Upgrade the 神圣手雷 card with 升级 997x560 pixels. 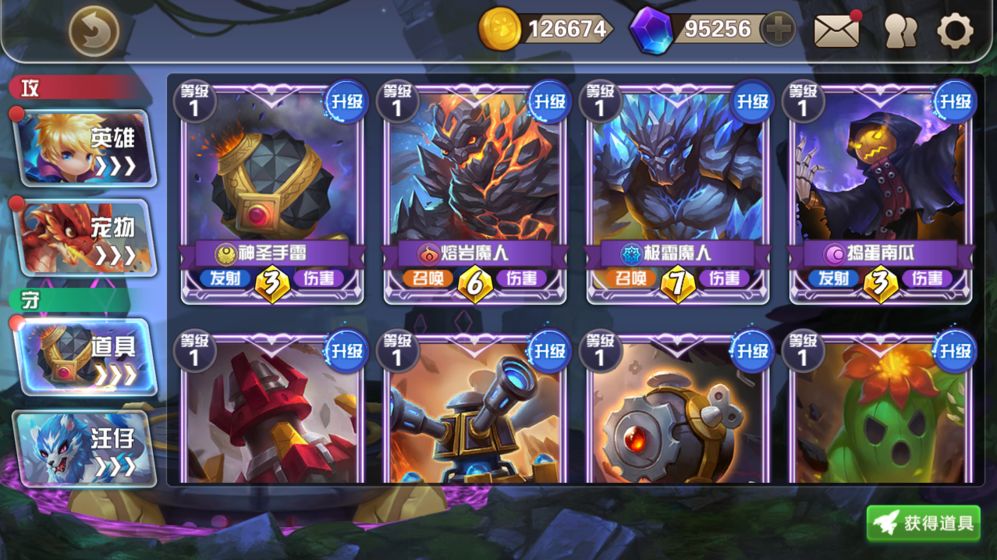point(346,101)
